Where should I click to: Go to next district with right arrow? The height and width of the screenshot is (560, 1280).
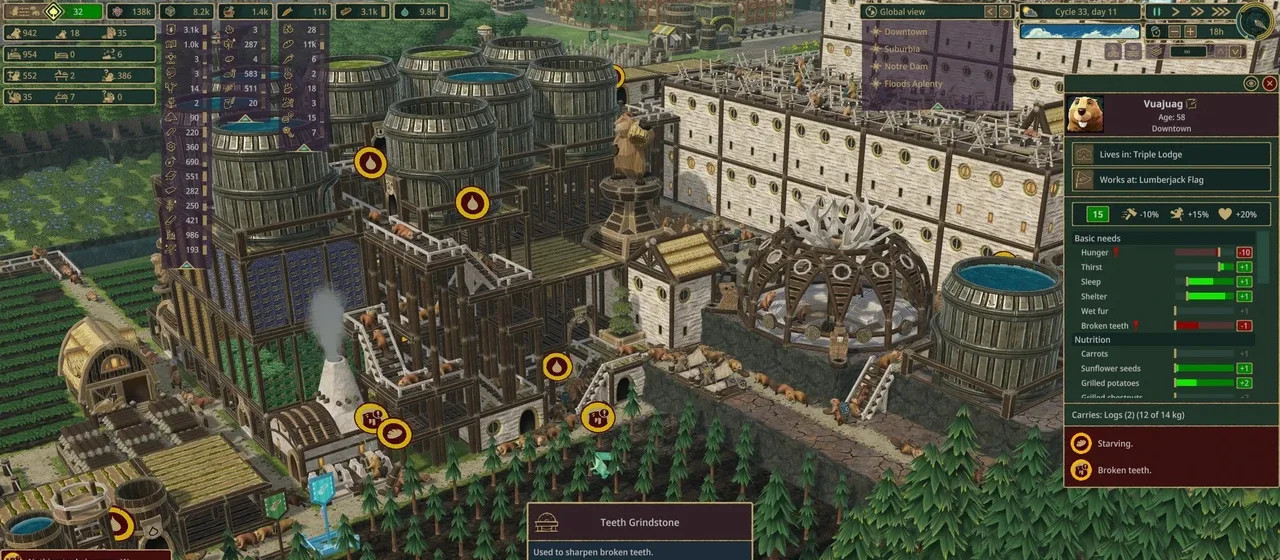[1005, 12]
